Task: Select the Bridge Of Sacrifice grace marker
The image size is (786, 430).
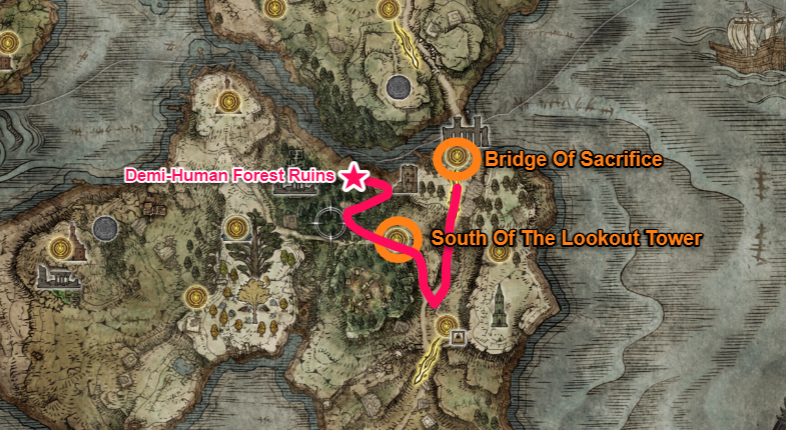Action: [x=458, y=157]
